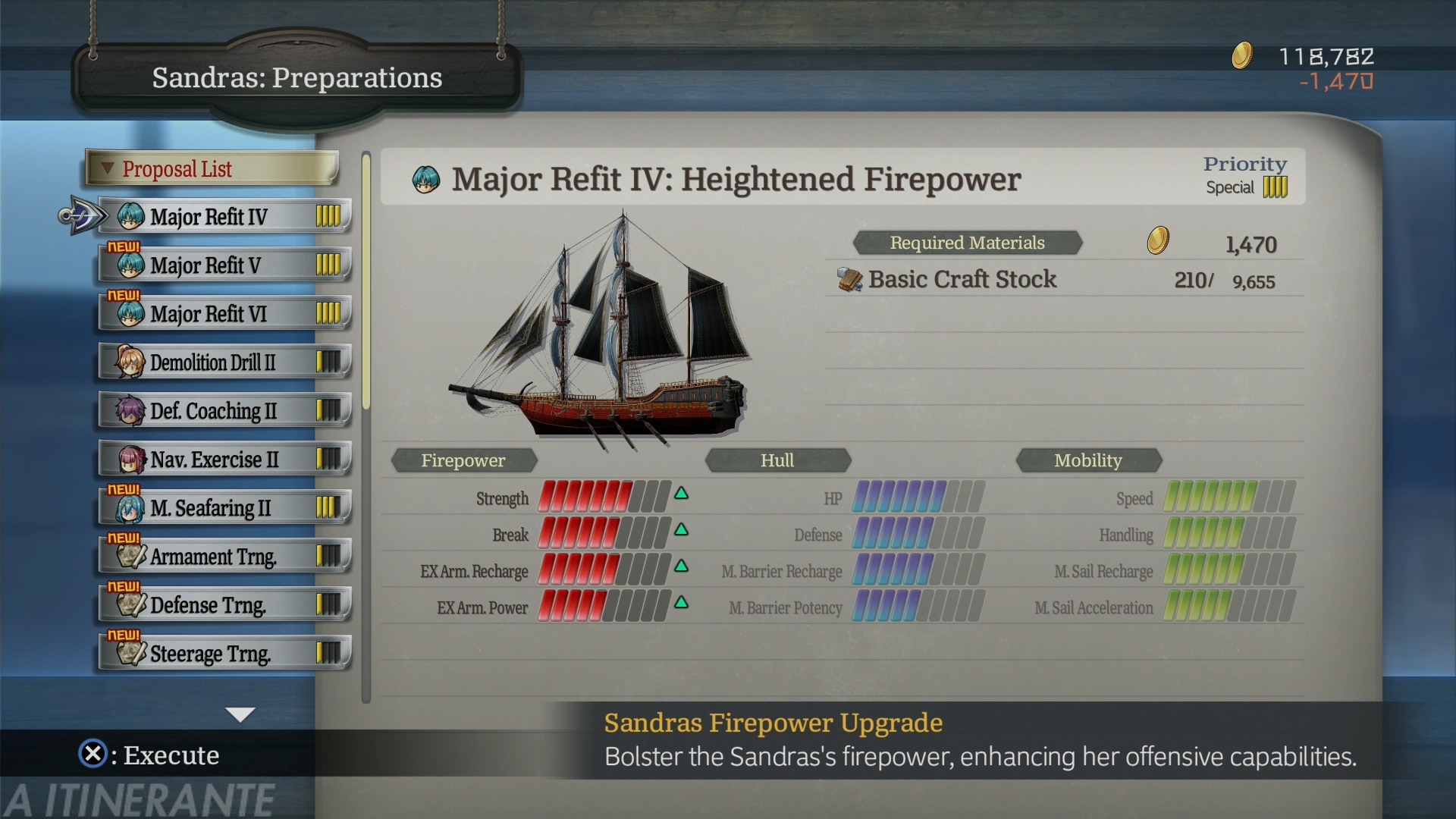
Task: Click the list's down arrow for more proposals
Action: (240, 714)
